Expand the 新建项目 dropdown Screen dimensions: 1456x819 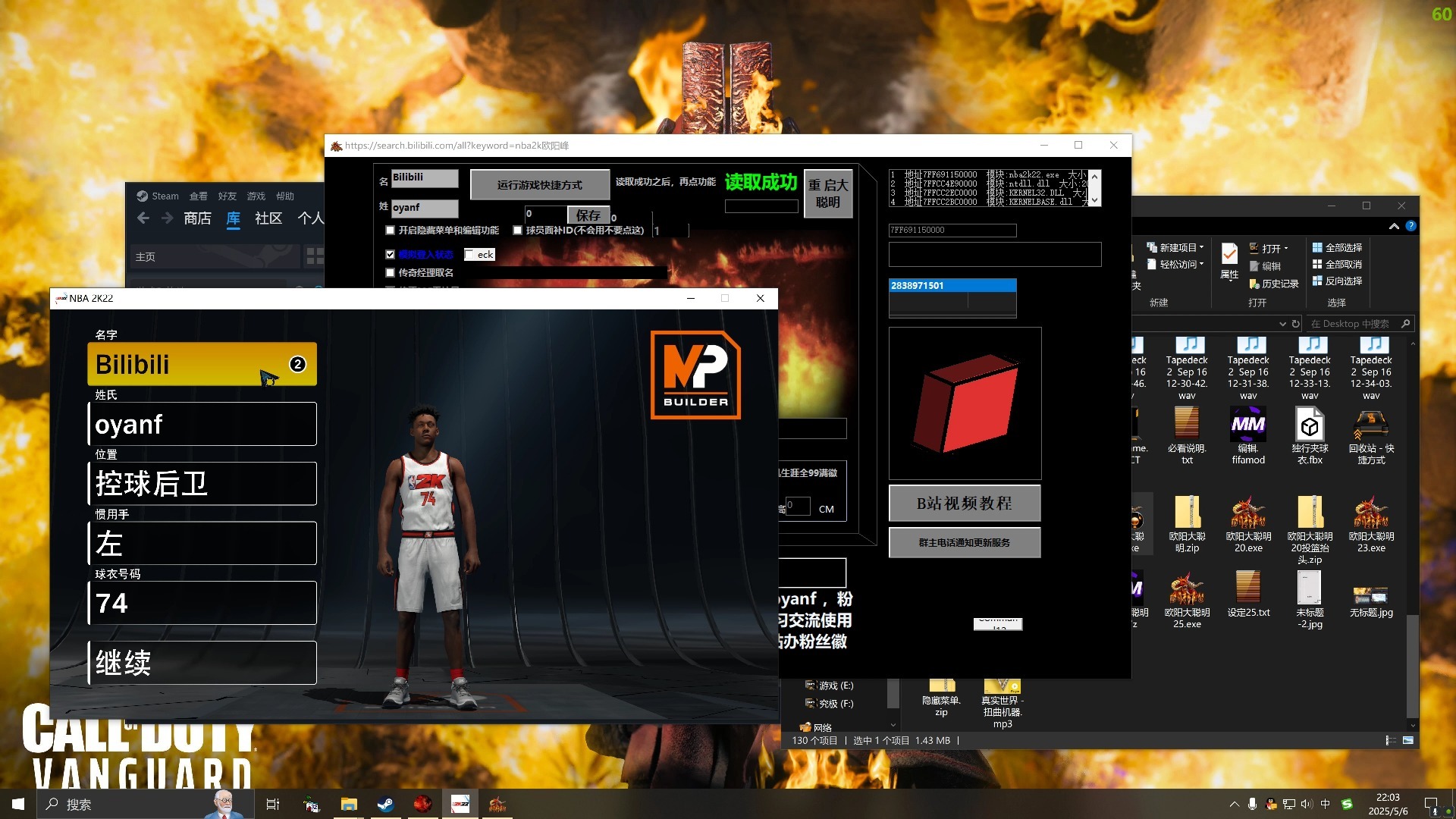(1176, 246)
